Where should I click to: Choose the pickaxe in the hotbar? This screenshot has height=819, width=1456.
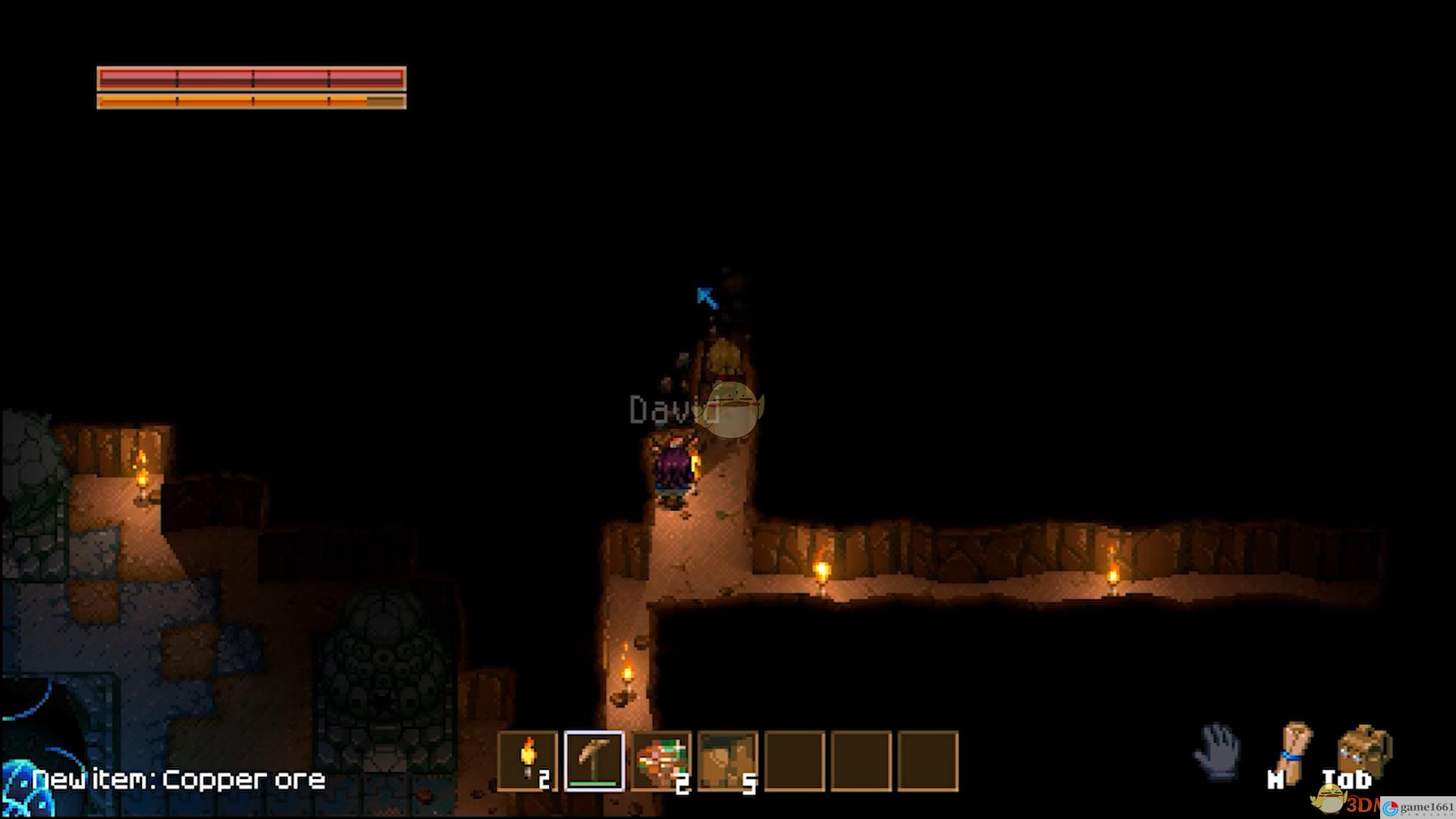[x=595, y=761]
